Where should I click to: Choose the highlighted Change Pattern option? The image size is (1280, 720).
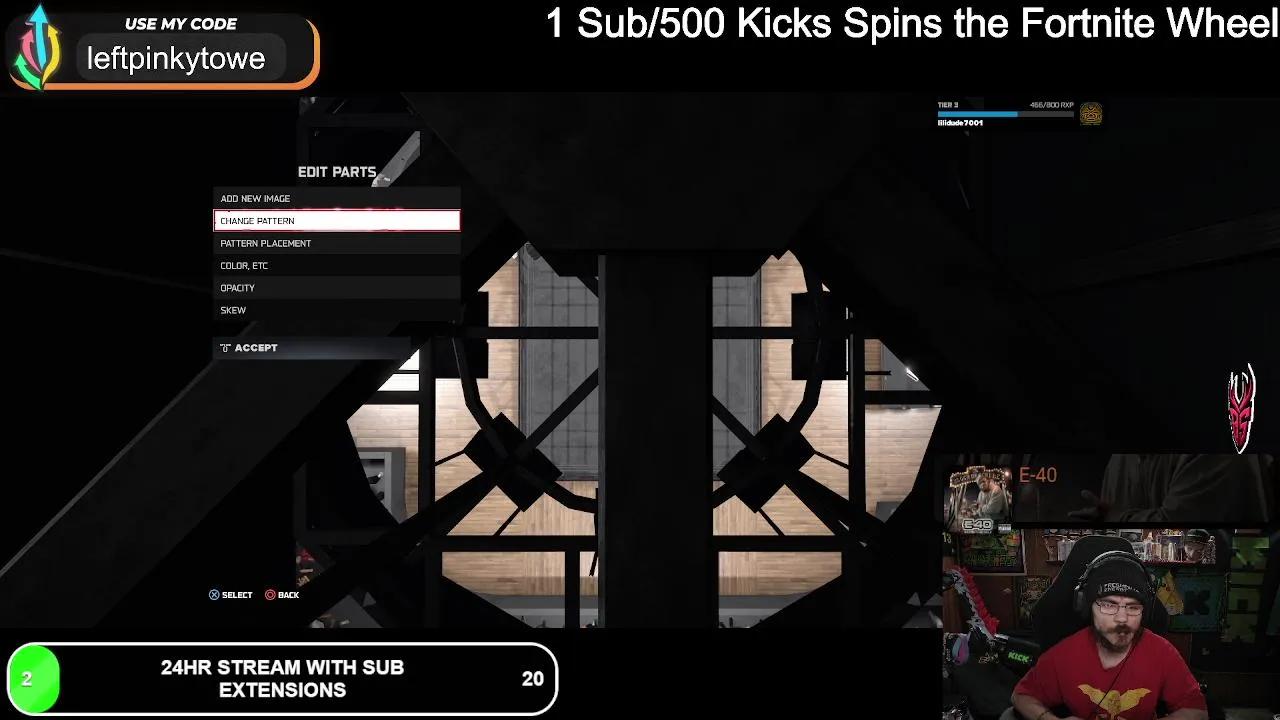[336, 220]
